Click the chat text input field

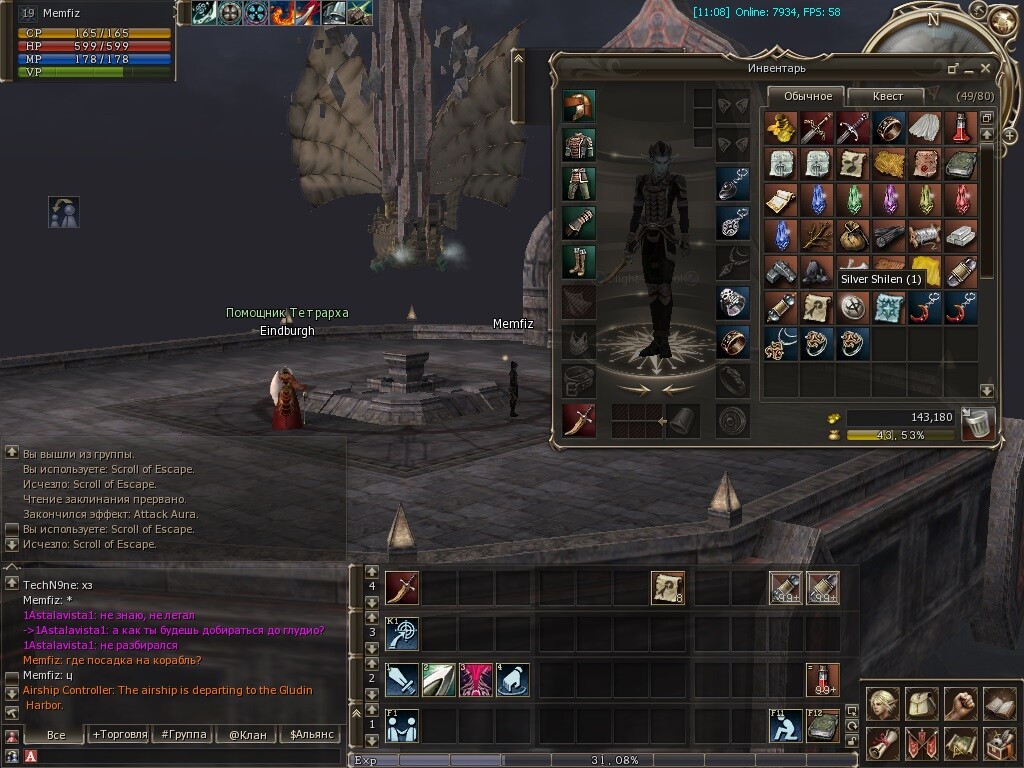click(180, 756)
